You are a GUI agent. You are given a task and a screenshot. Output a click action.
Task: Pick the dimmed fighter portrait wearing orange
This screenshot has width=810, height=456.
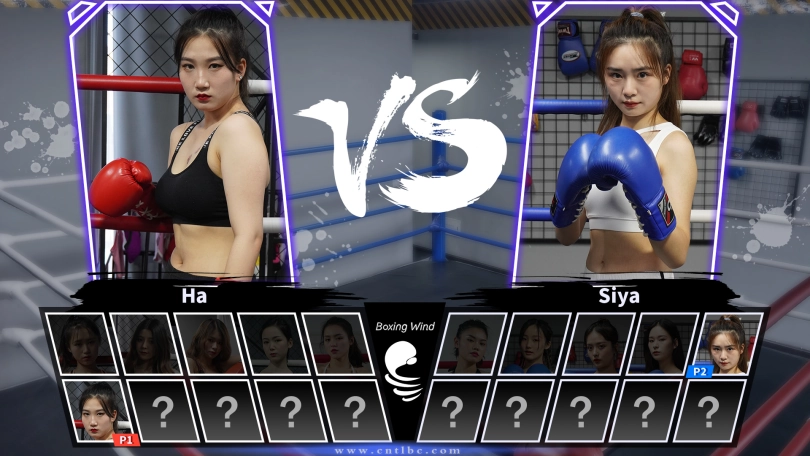[x=208, y=344]
